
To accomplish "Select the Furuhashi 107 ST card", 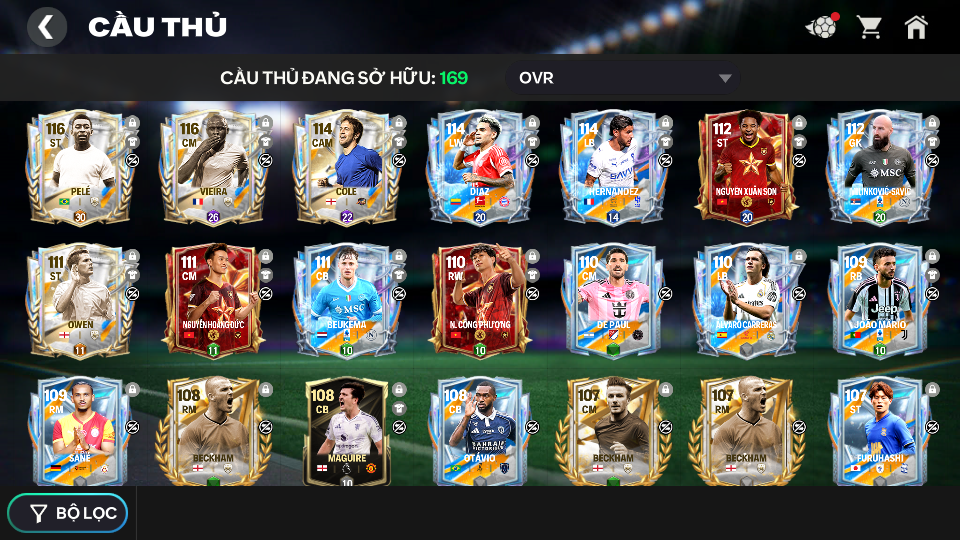I will pos(878,431).
